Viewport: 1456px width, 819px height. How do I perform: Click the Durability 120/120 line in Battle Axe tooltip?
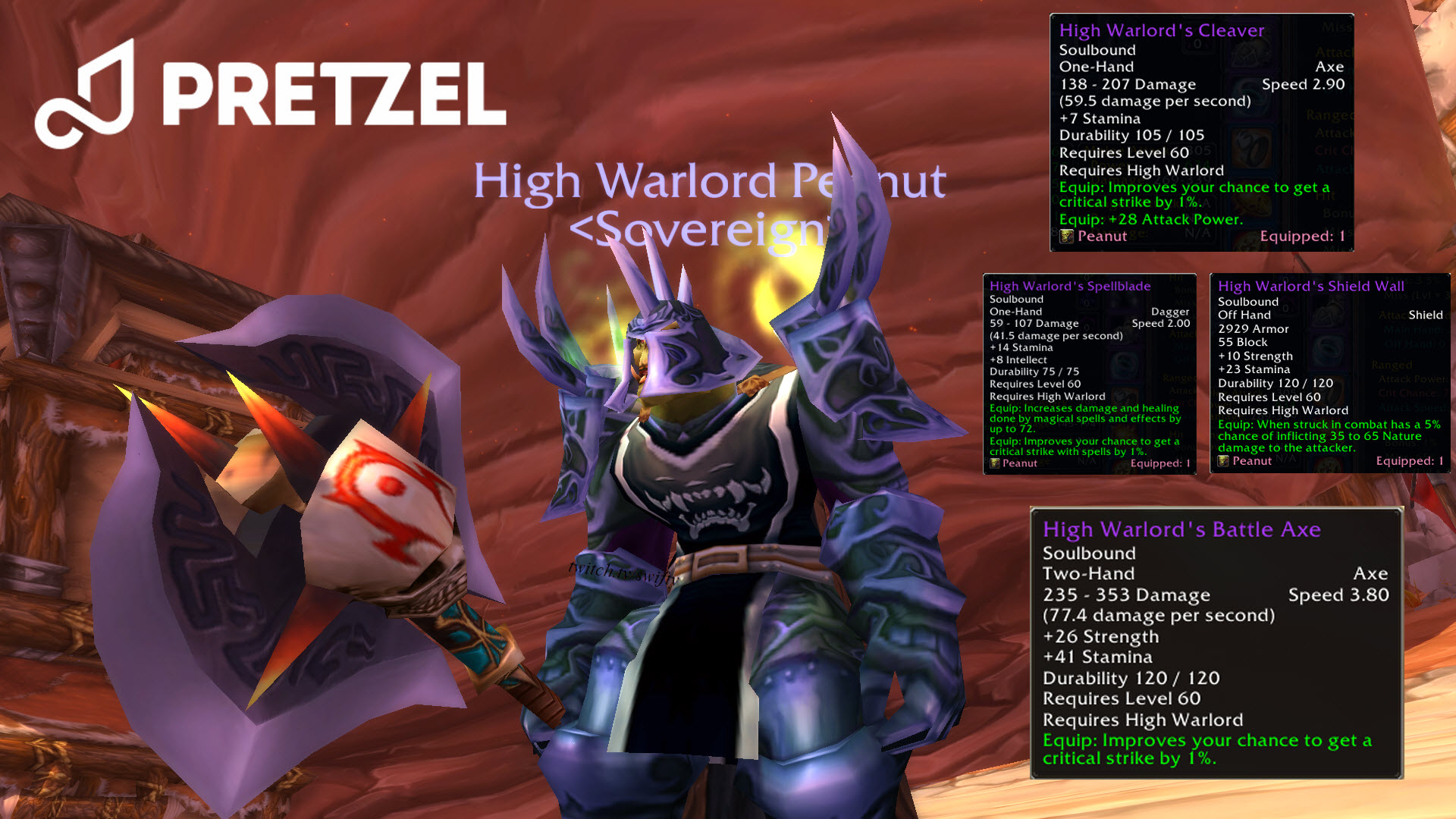pyautogui.click(x=1132, y=677)
